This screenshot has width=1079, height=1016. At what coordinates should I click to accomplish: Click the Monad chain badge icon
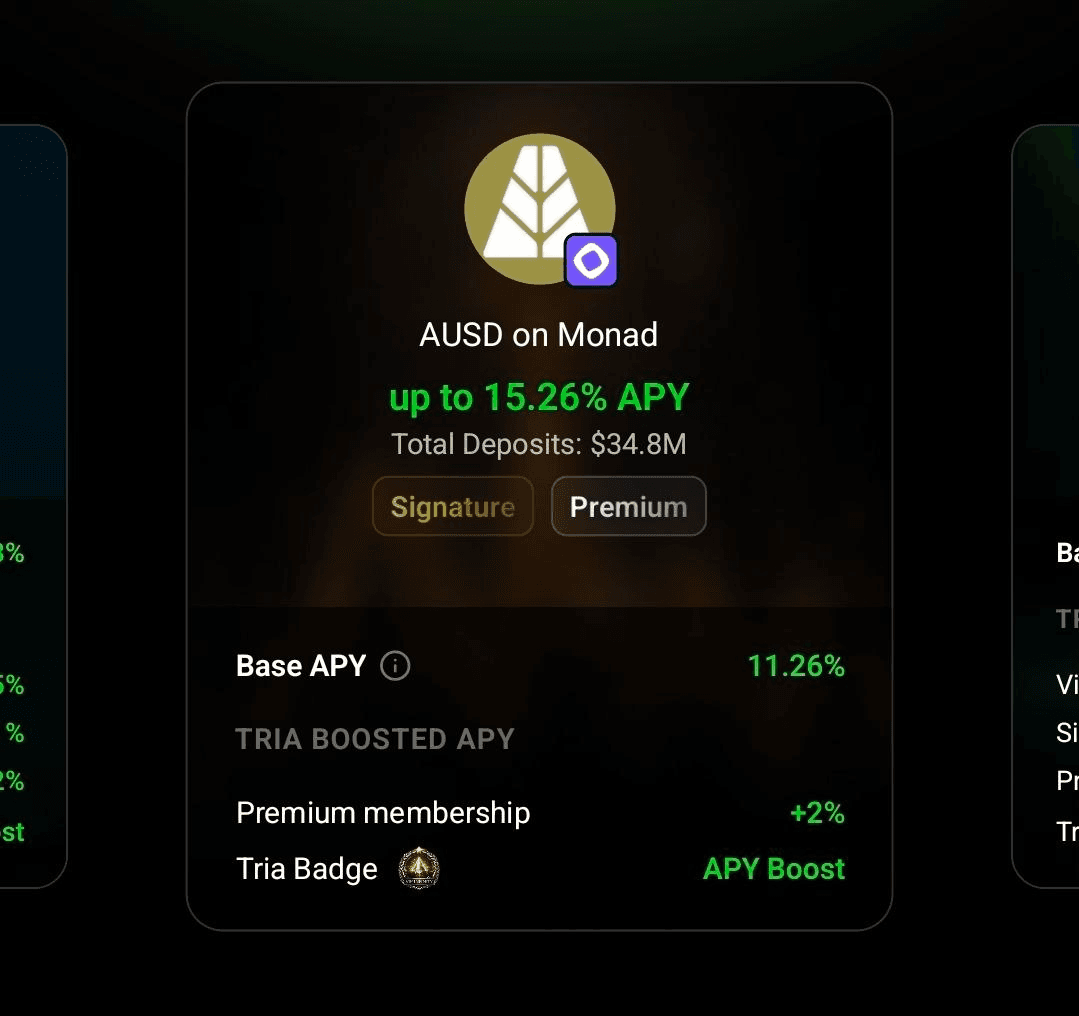[591, 262]
